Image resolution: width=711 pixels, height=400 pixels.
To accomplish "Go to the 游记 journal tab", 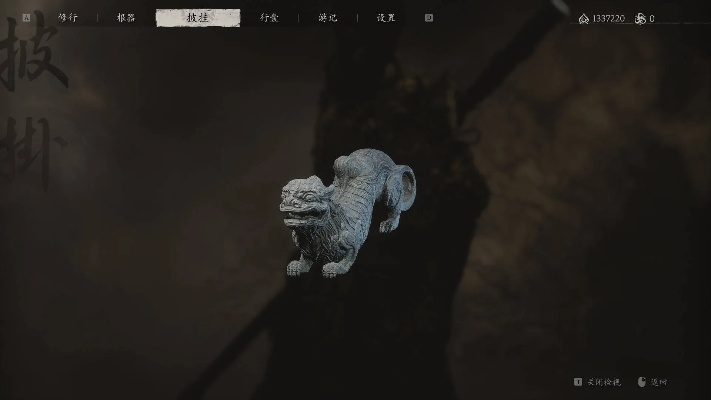I will click(x=328, y=18).
